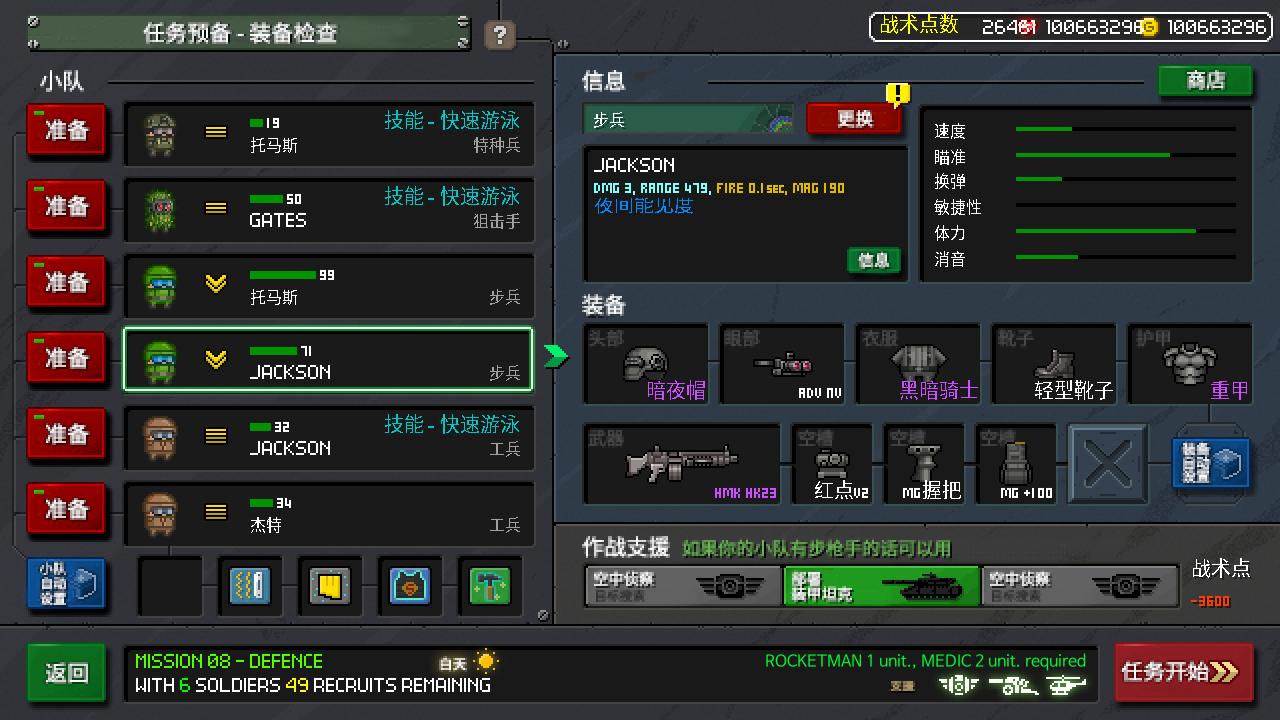Image resolution: width=1280 pixels, height=720 pixels.
Task: Open the 轻型靴子 boots slot
Action: [1053, 365]
